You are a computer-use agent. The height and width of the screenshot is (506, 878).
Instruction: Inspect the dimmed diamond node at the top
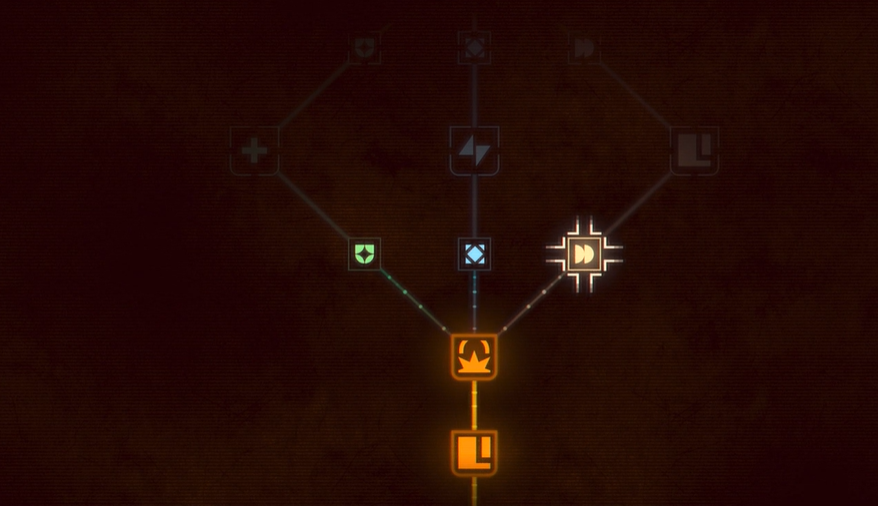(x=474, y=46)
